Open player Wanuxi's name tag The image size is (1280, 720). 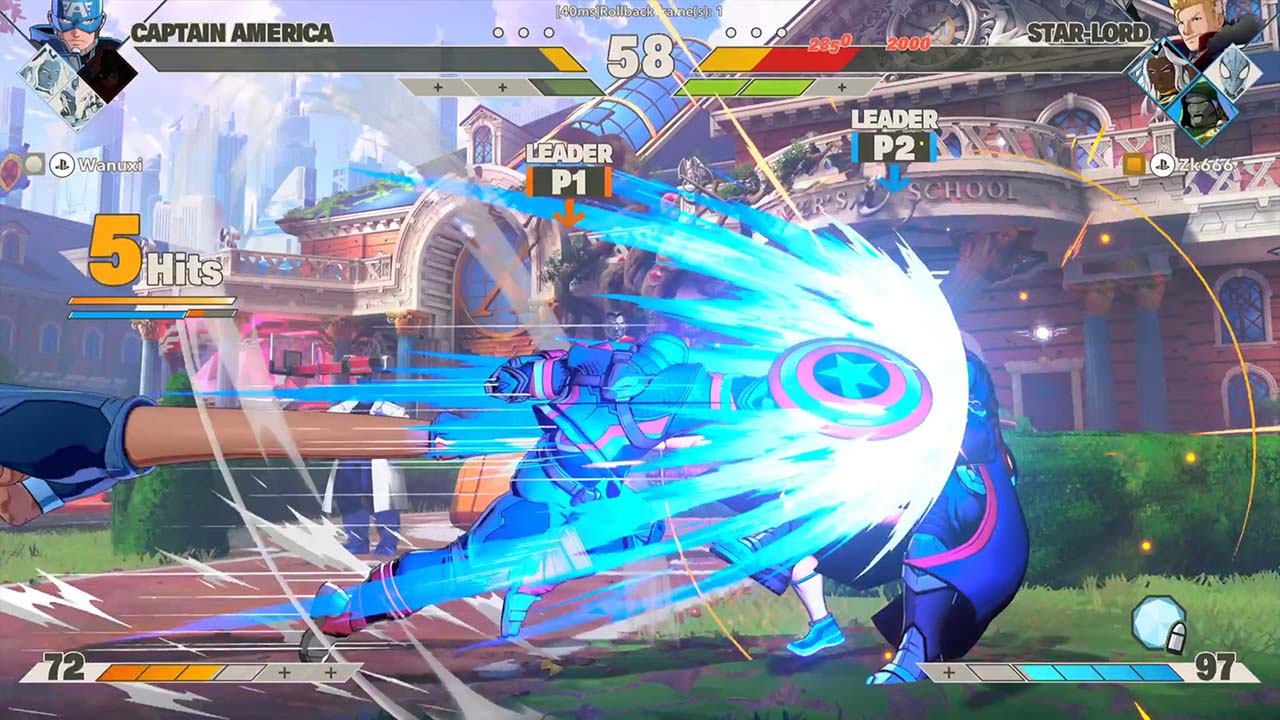click(107, 164)
